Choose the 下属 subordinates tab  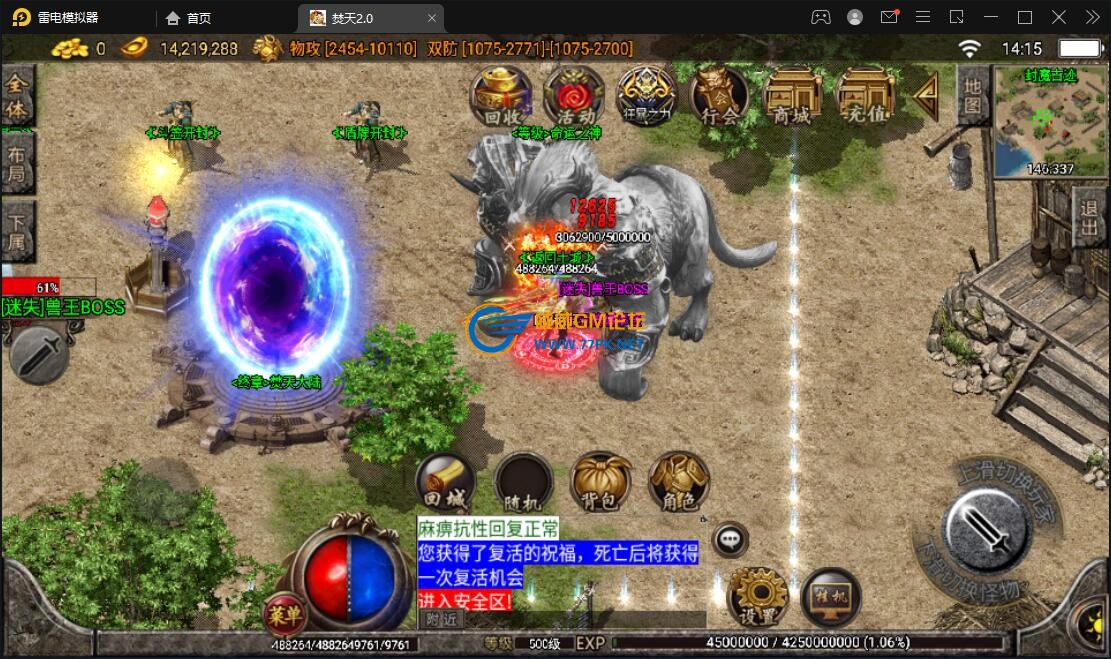(17, 232)
